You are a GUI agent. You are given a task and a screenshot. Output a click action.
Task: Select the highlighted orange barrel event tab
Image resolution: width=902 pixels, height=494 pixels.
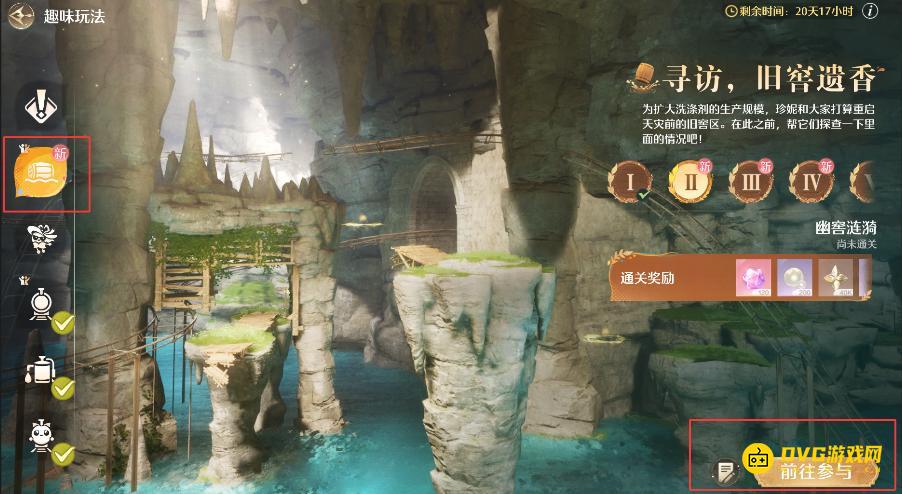42,174
